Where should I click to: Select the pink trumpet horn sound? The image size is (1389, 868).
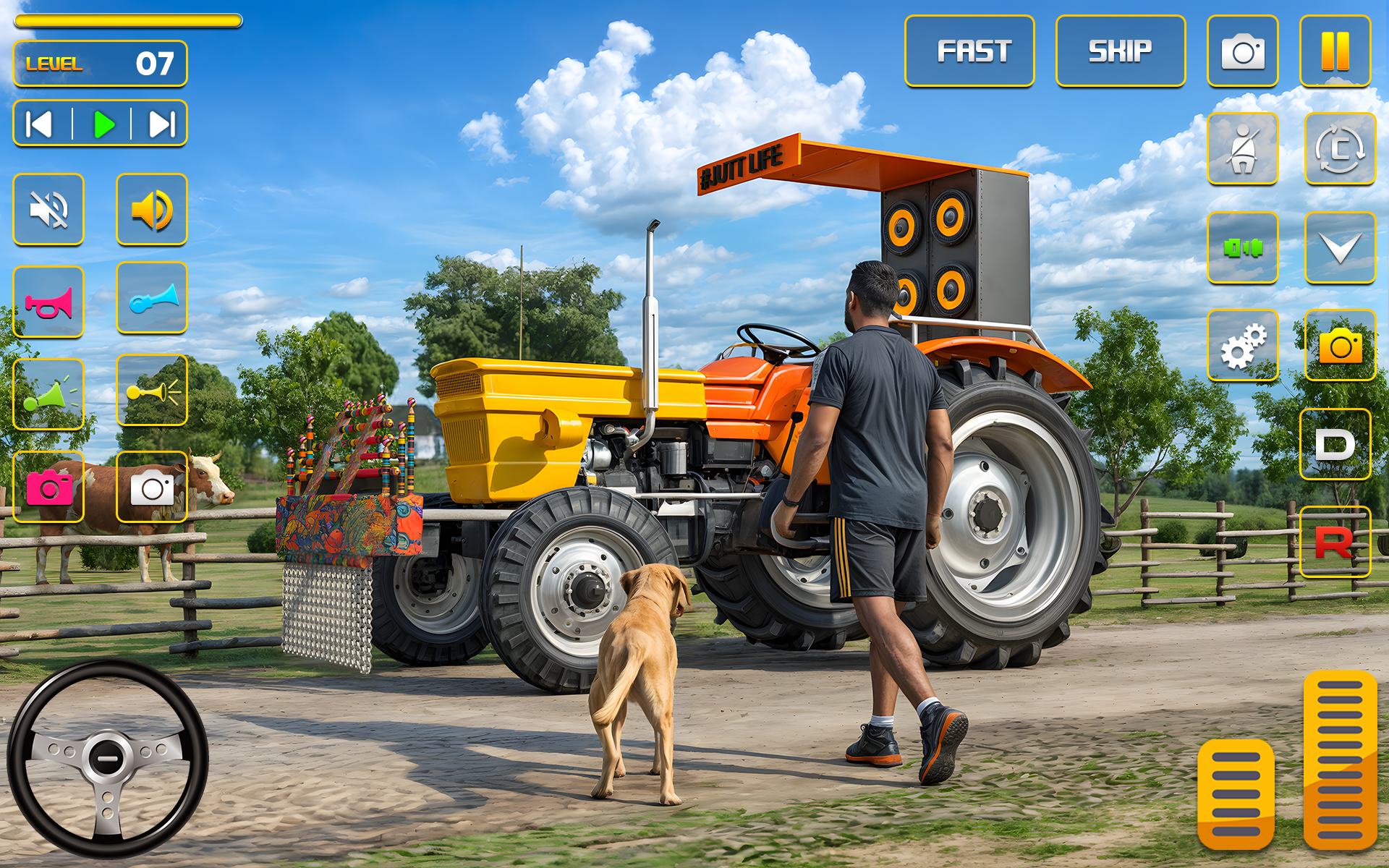point(48,300)
